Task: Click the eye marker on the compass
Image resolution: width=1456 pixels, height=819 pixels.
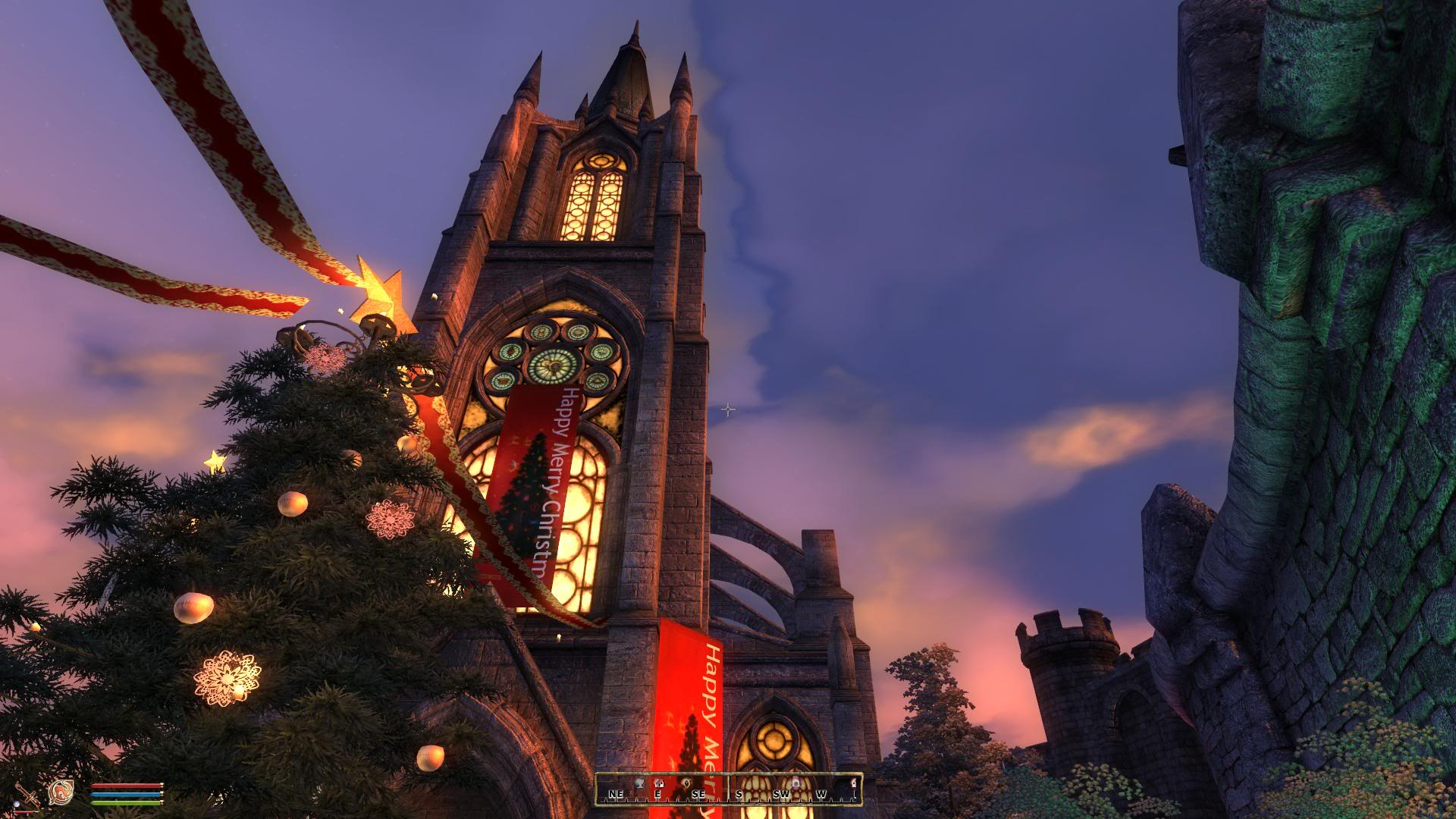Action: pyautogui.click(x=687, y=782)
